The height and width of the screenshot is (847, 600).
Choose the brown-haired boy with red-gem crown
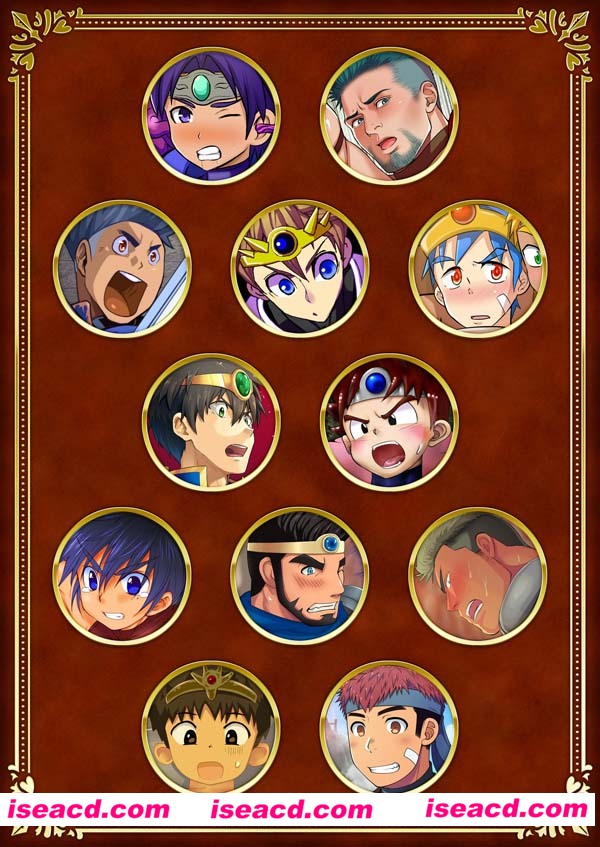click(x=211, y=726)
